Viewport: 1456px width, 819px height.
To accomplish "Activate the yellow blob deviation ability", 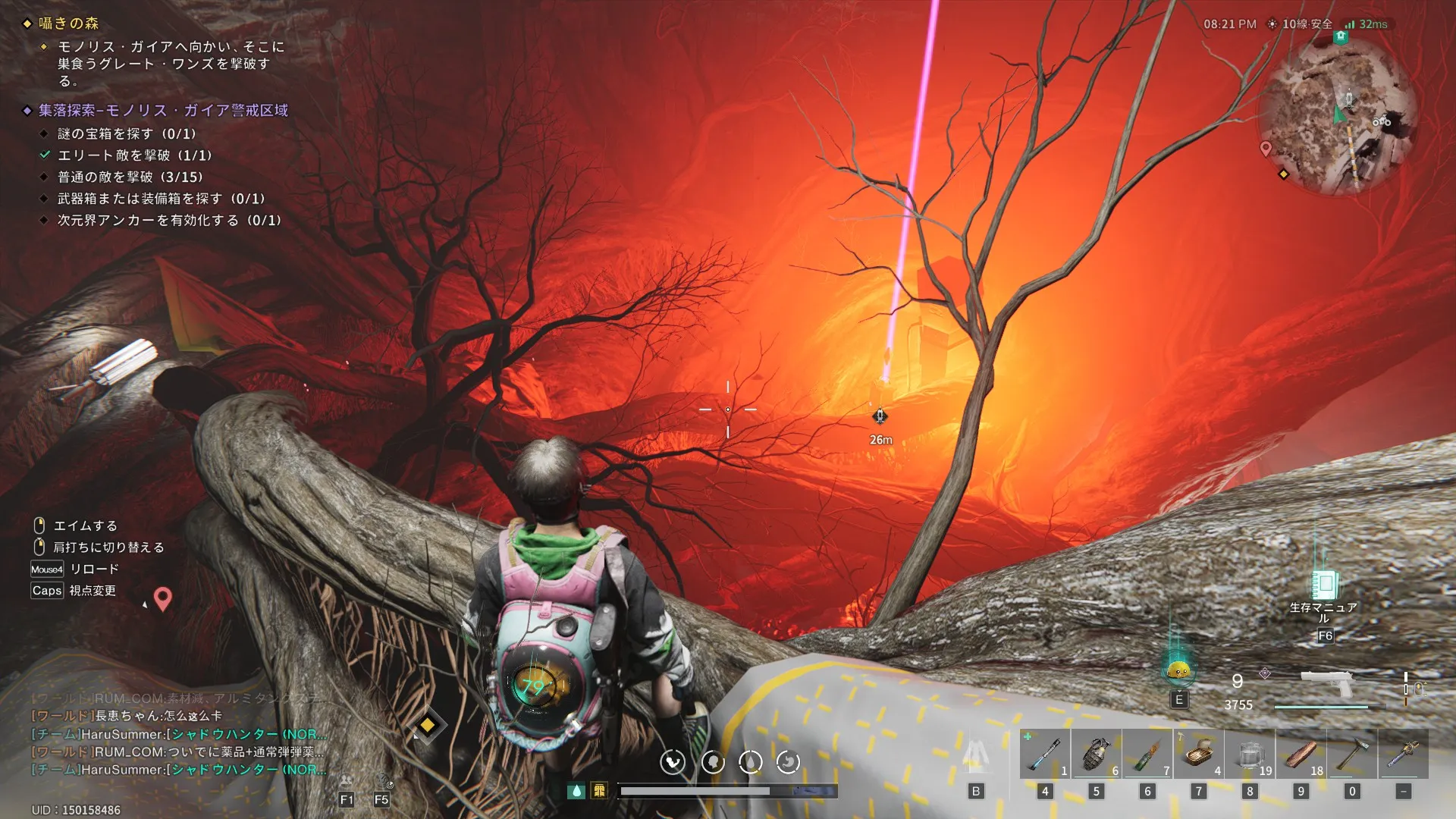I will [x=1178, y=670].
